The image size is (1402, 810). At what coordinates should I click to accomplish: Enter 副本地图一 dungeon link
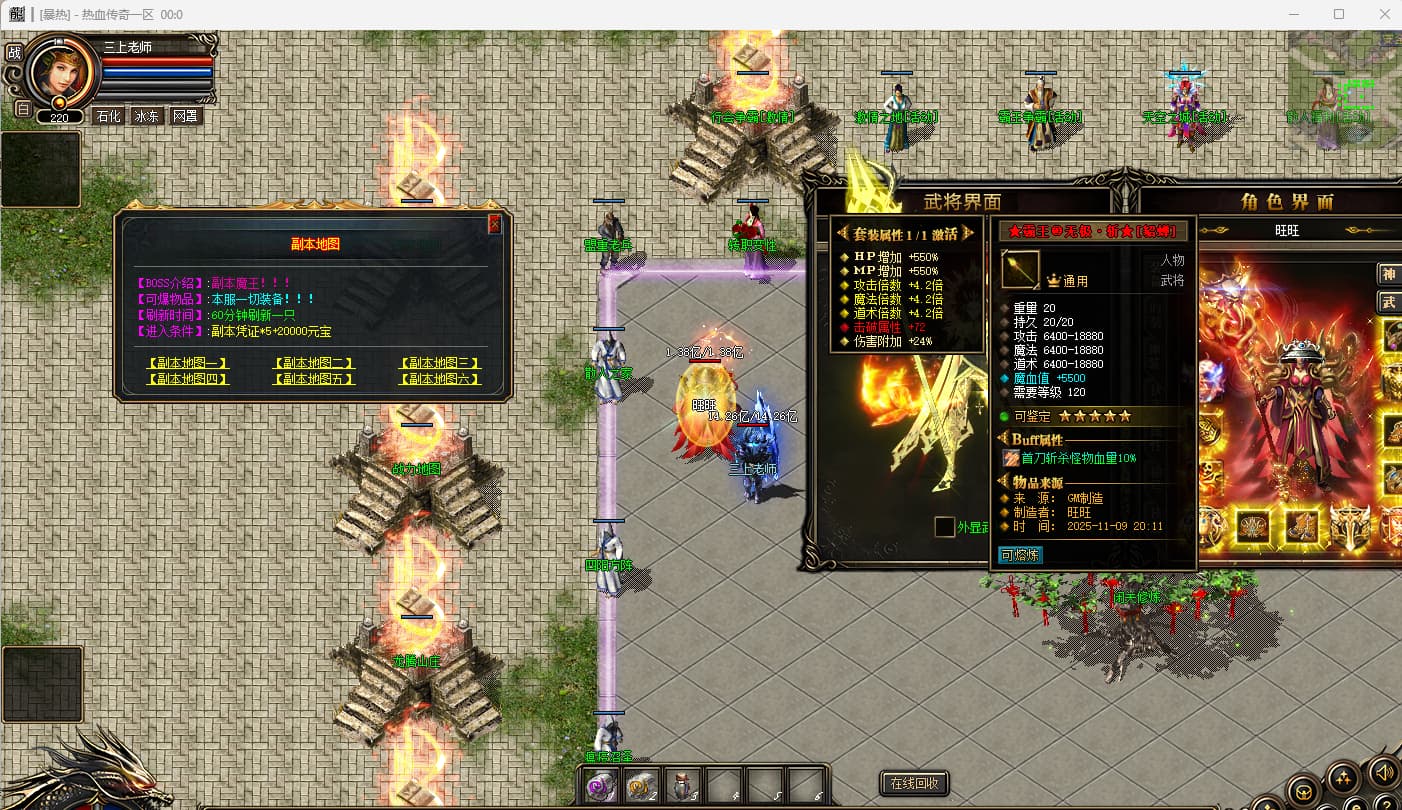click(x=188, y=364)
